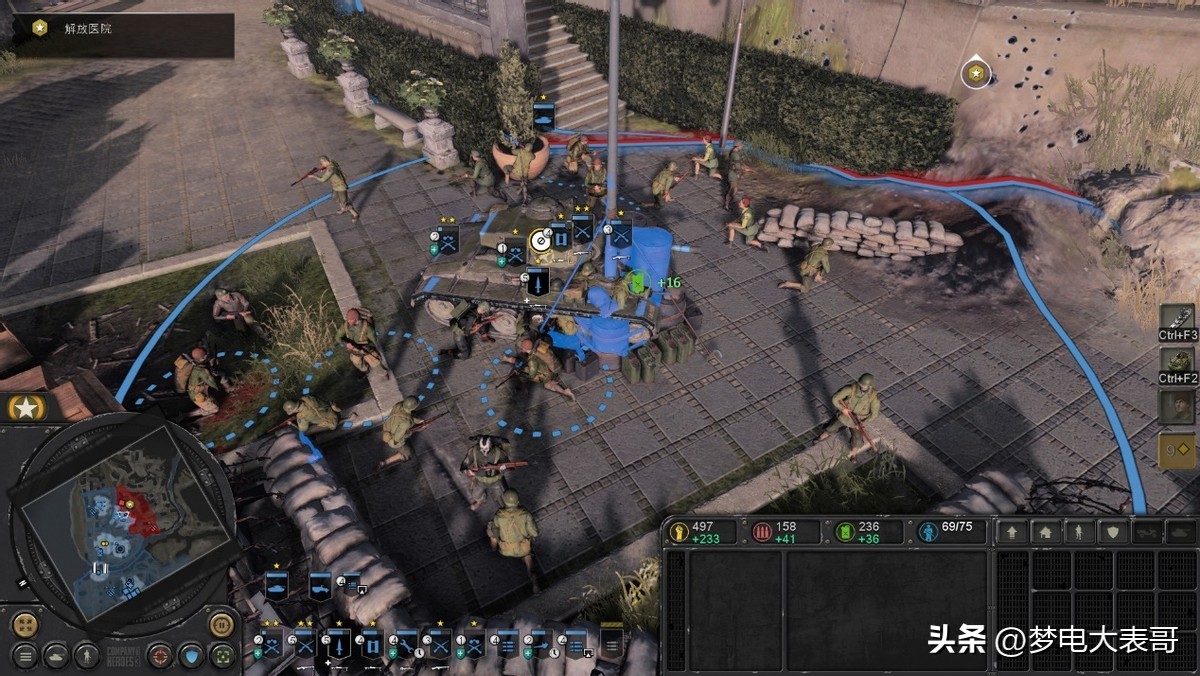
Task: Select the infantry soldier button under minimap
Action: point(89,656)
